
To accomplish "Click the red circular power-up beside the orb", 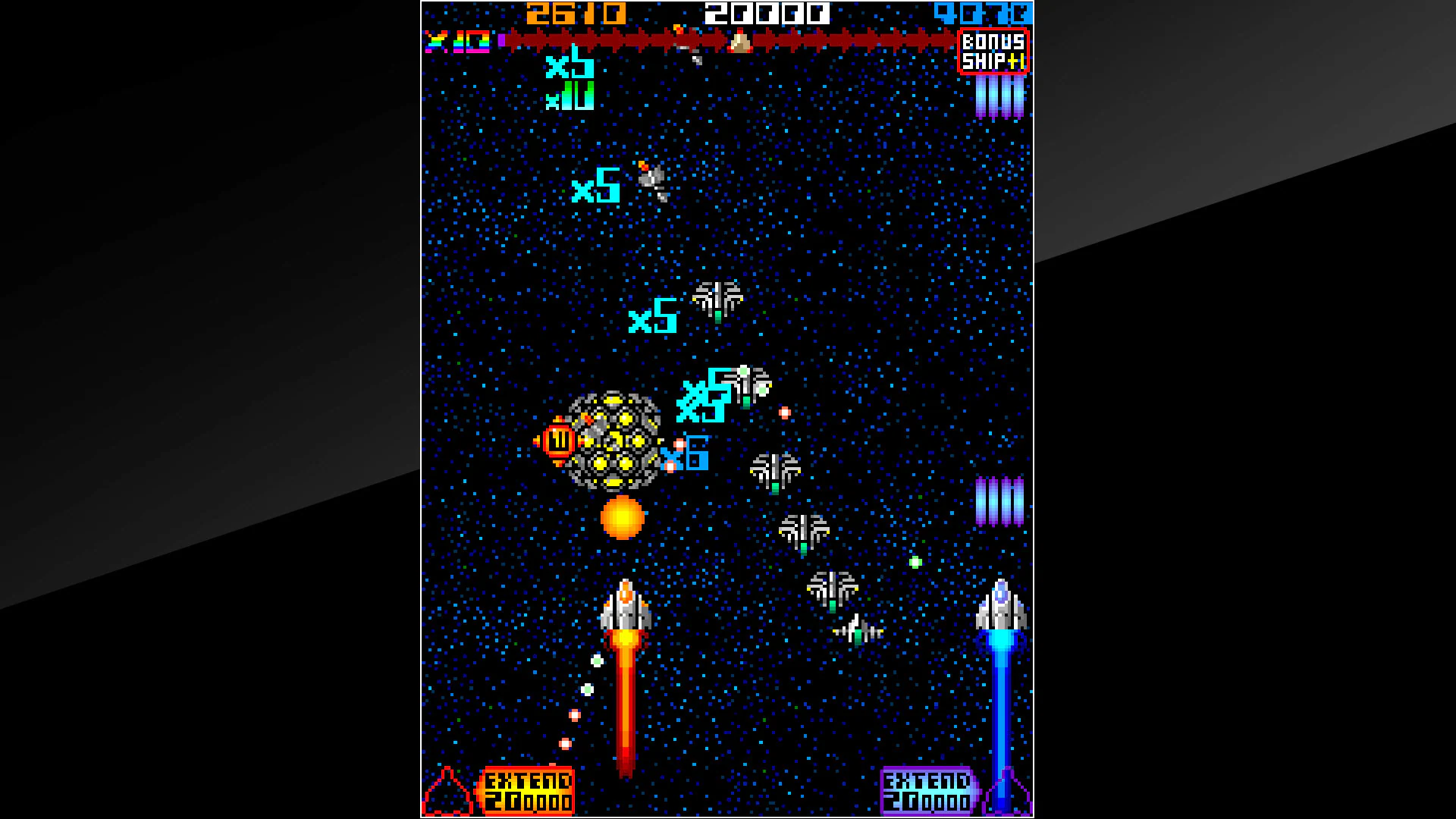I will (560, 440).
